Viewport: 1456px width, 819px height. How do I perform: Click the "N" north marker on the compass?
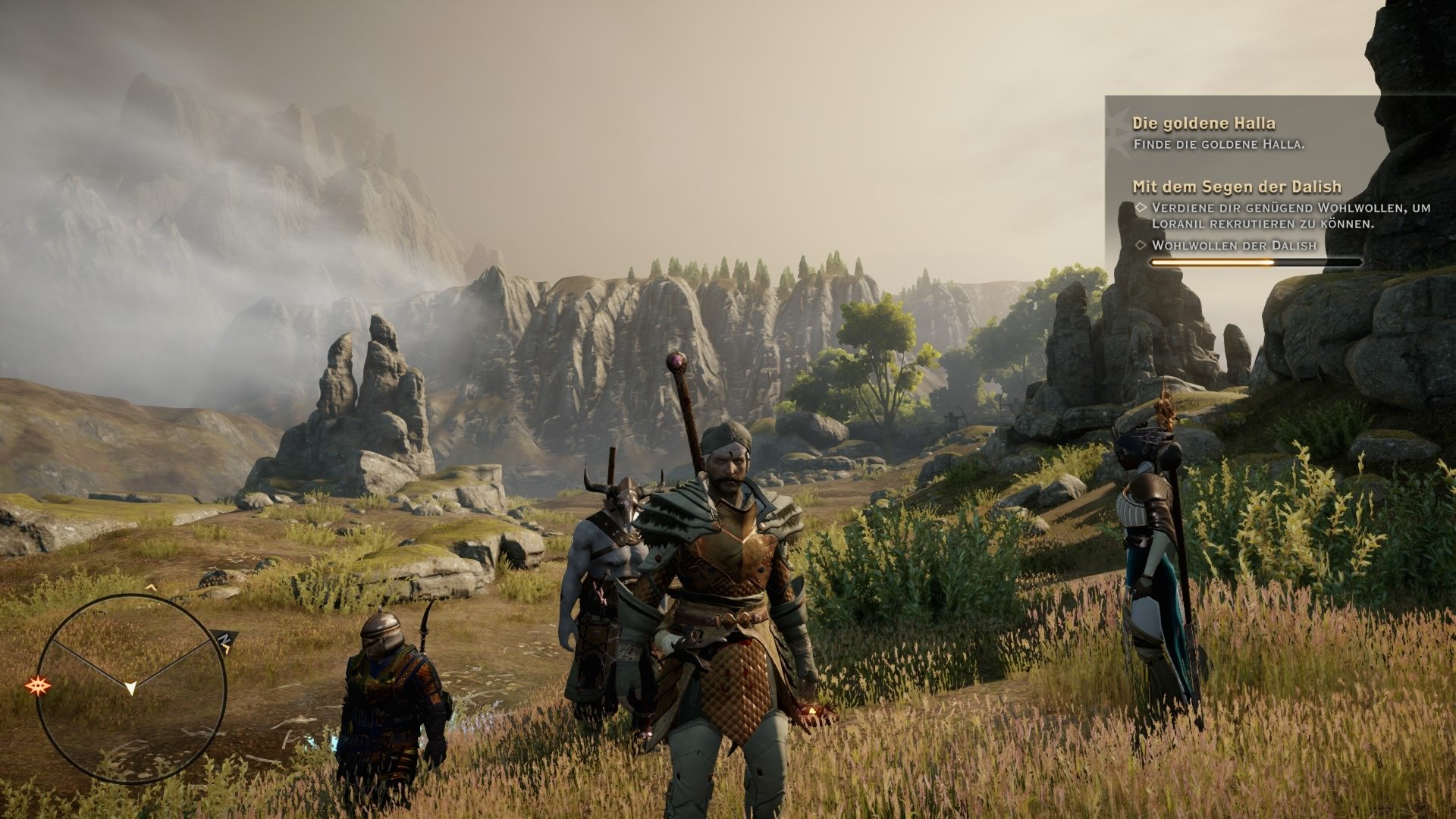(225, 637)
